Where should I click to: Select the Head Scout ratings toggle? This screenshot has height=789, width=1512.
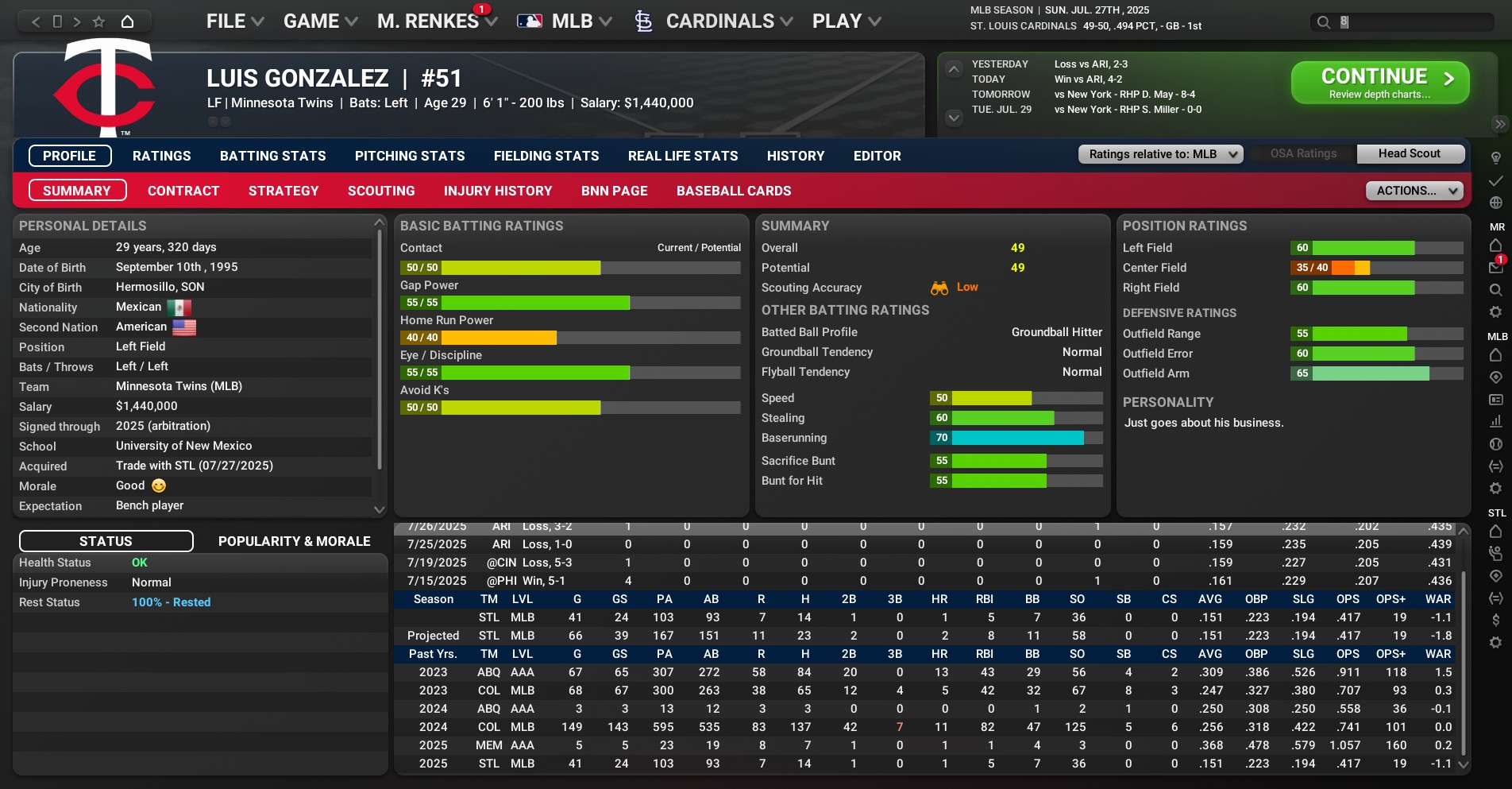(1410, 154)
